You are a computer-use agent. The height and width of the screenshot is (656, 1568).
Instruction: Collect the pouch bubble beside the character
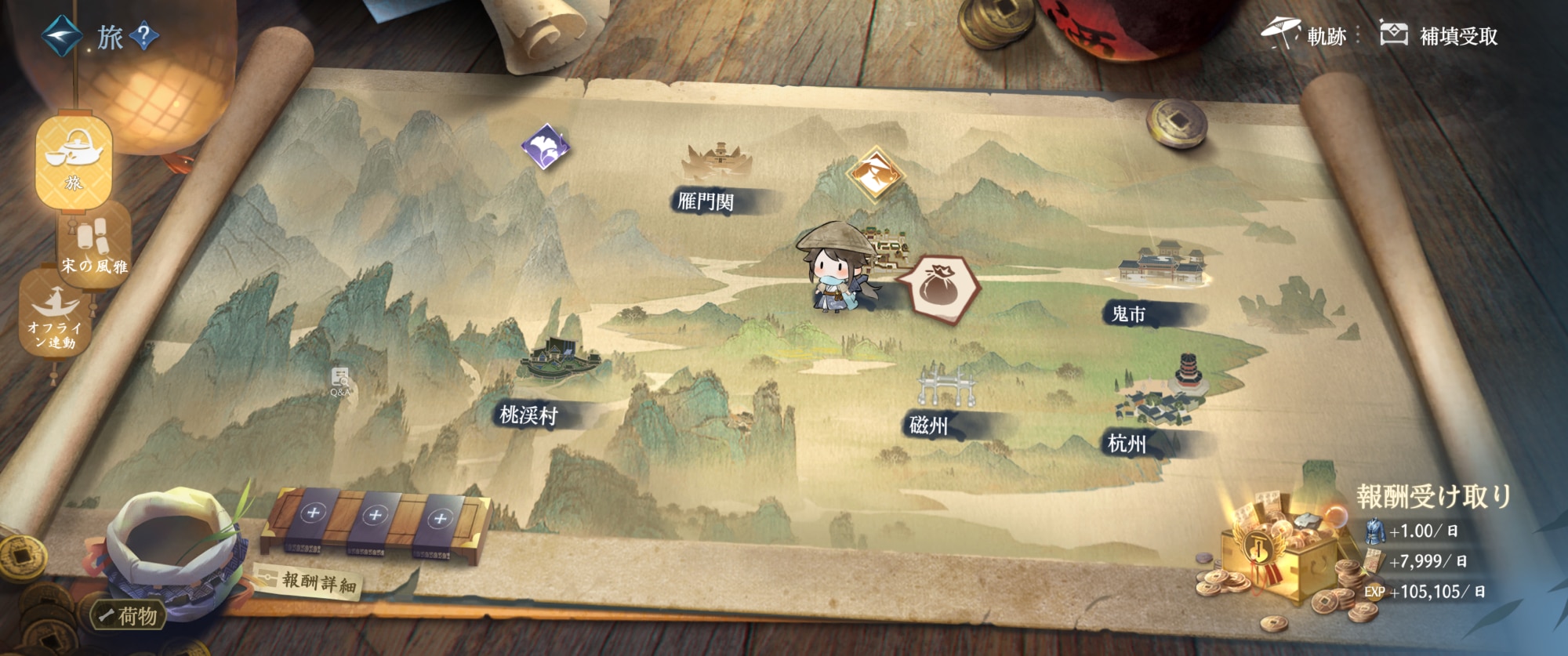(x=939, y=288)
